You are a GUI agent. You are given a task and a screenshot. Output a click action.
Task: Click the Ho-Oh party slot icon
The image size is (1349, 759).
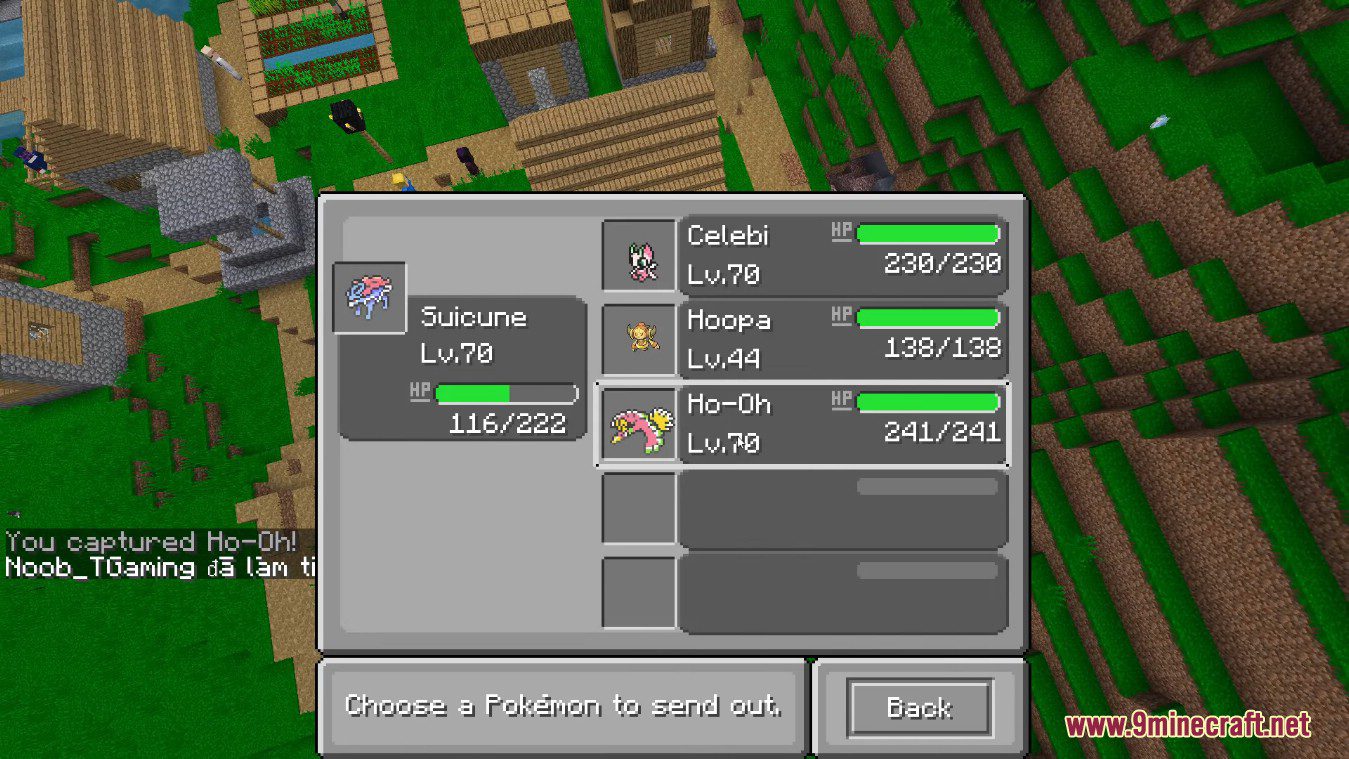pos(639,424)
